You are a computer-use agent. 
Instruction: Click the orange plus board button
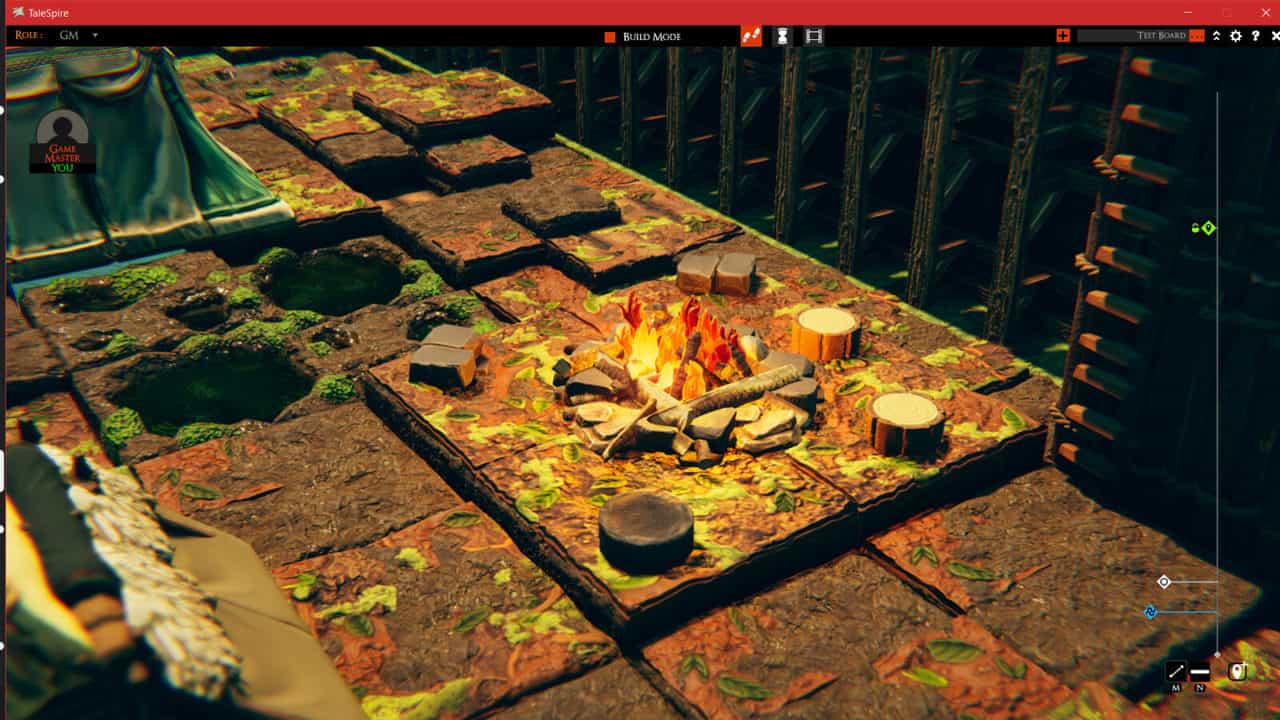tap(1063, 36)
